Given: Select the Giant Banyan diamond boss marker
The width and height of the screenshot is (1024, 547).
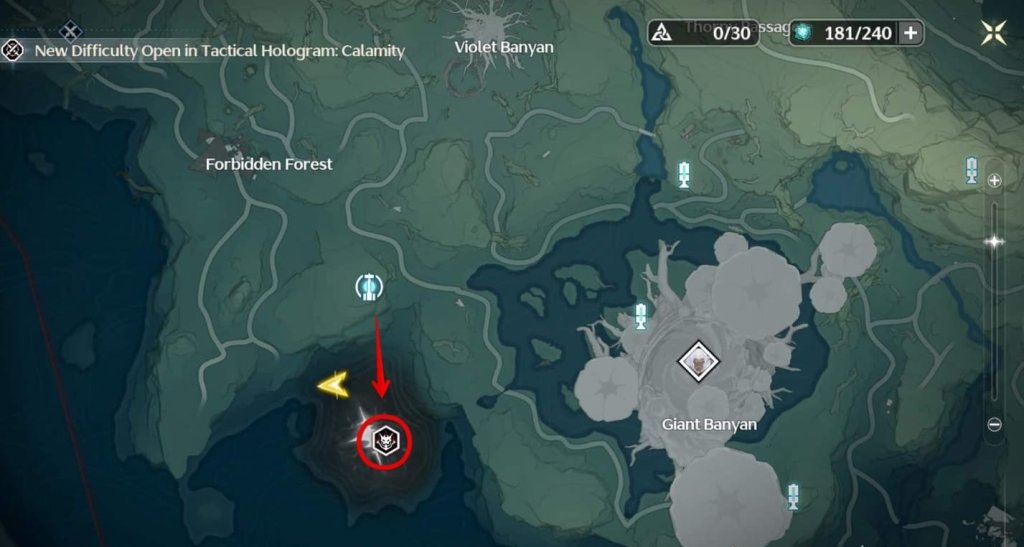Looking at the screenshot, I should [696, 360].
